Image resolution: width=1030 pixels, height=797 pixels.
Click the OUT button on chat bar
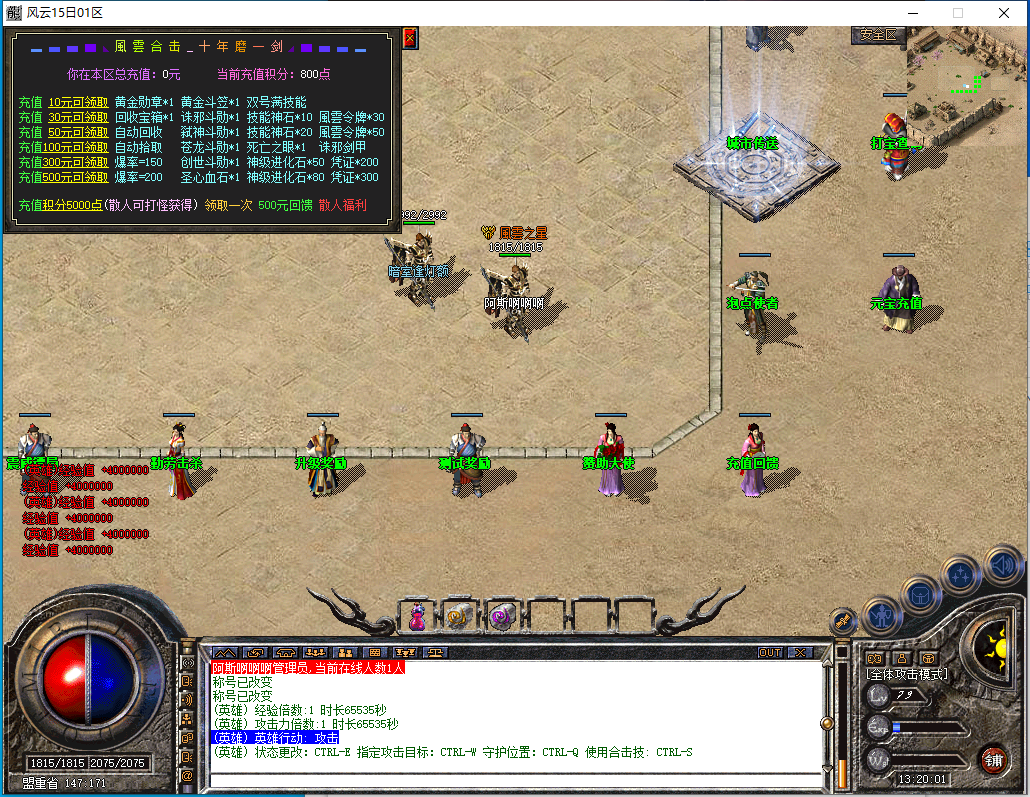tap(770, 652)
